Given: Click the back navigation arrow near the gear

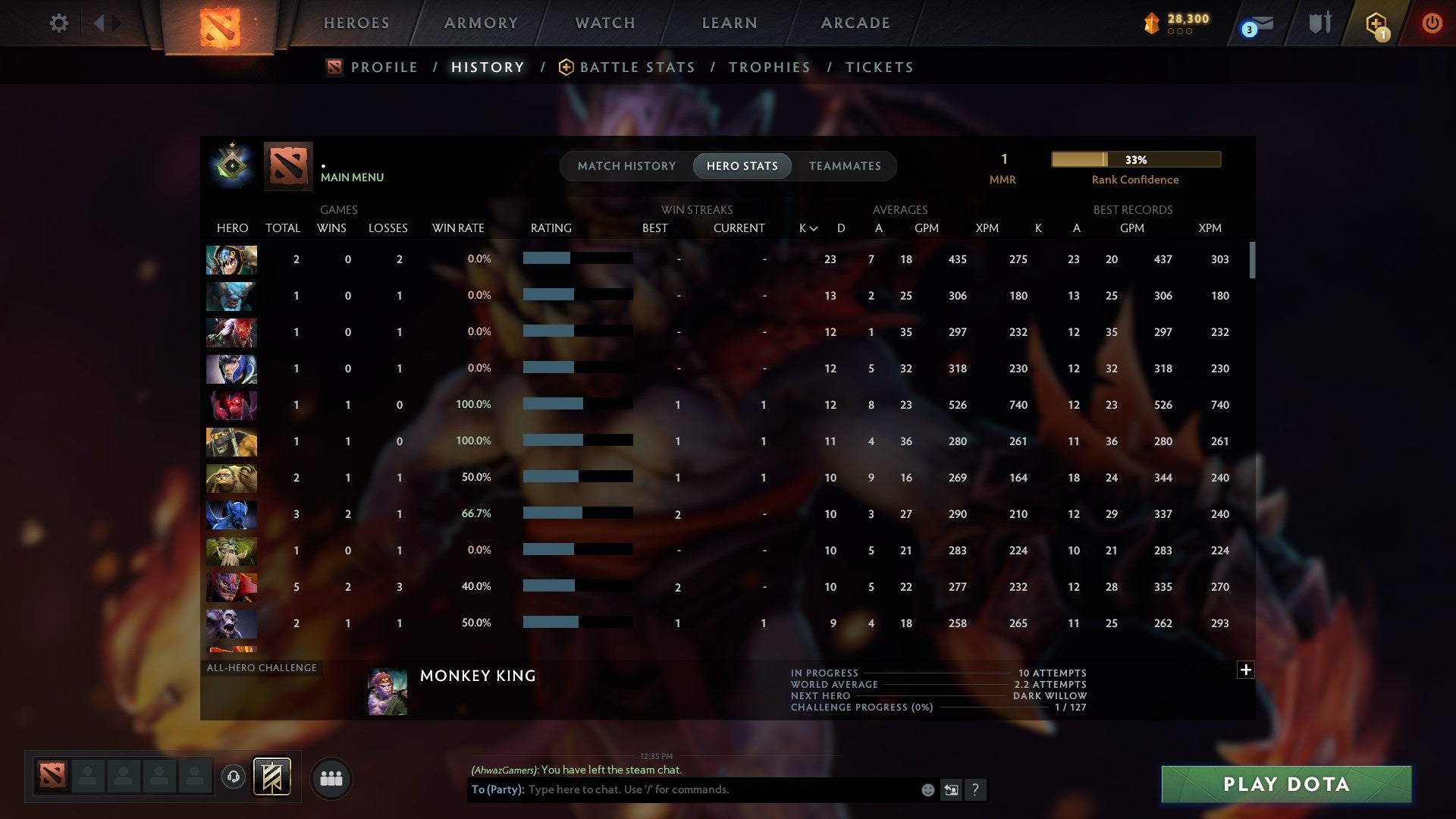Looking at the screenshot, I should pos(99,23).
